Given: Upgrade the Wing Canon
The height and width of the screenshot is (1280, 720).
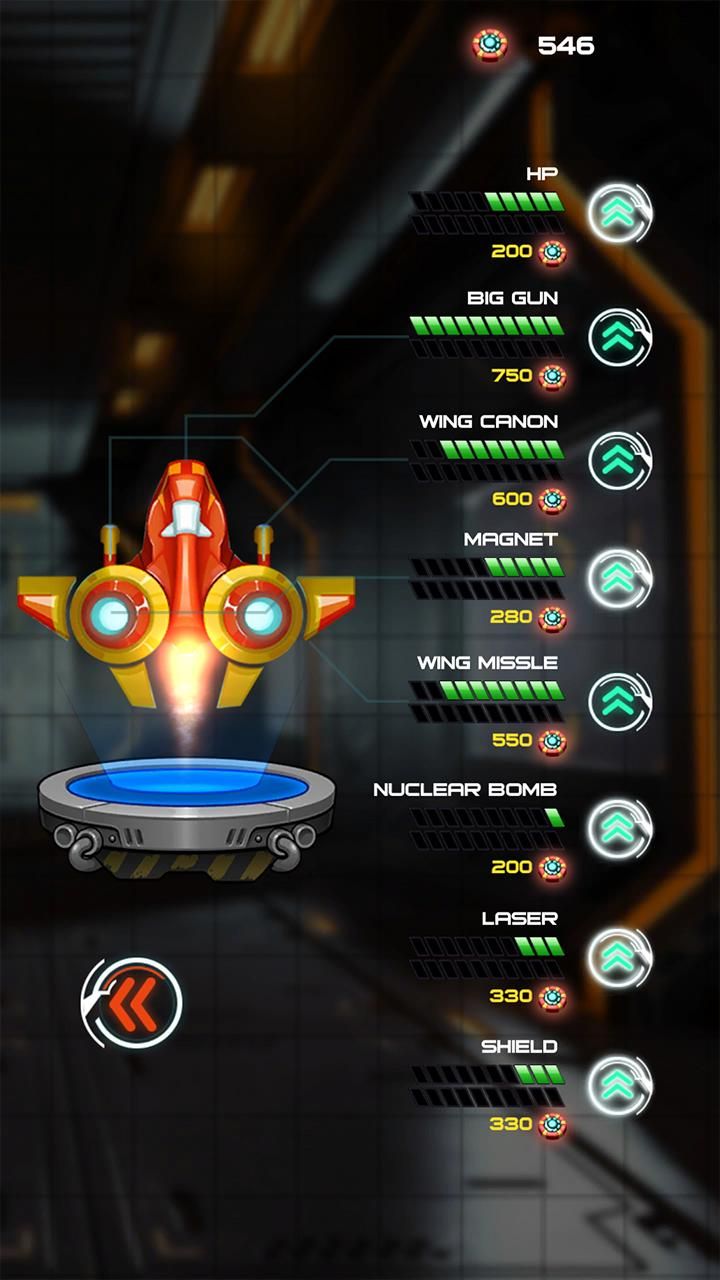Looking at the screenshot, I should 619,460.
